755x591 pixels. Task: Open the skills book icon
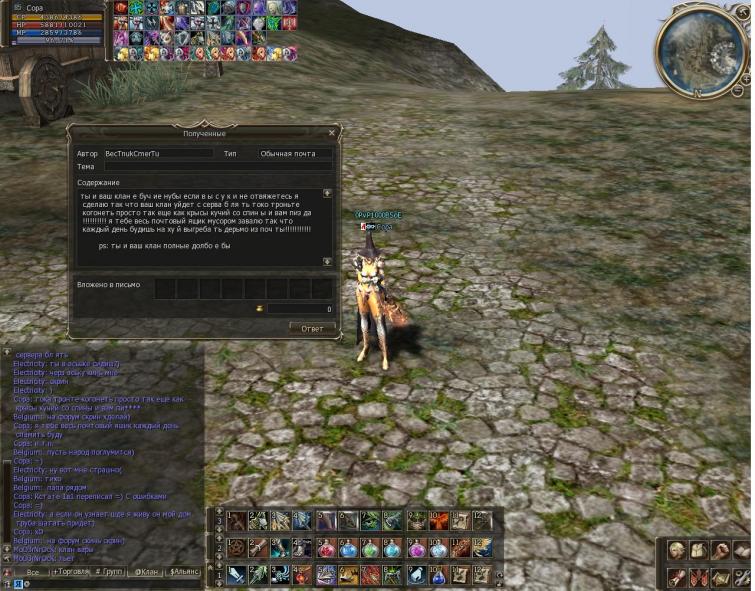click(x=741, y=550)
